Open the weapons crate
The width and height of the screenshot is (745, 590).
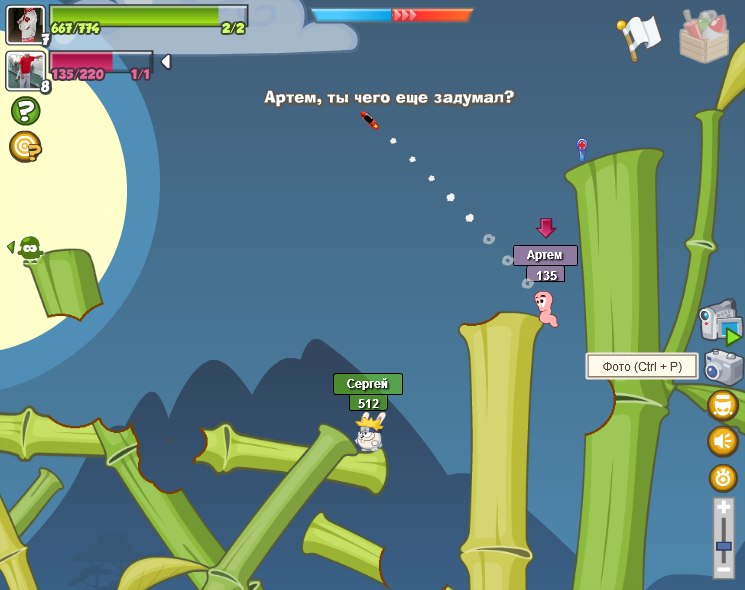704,37
